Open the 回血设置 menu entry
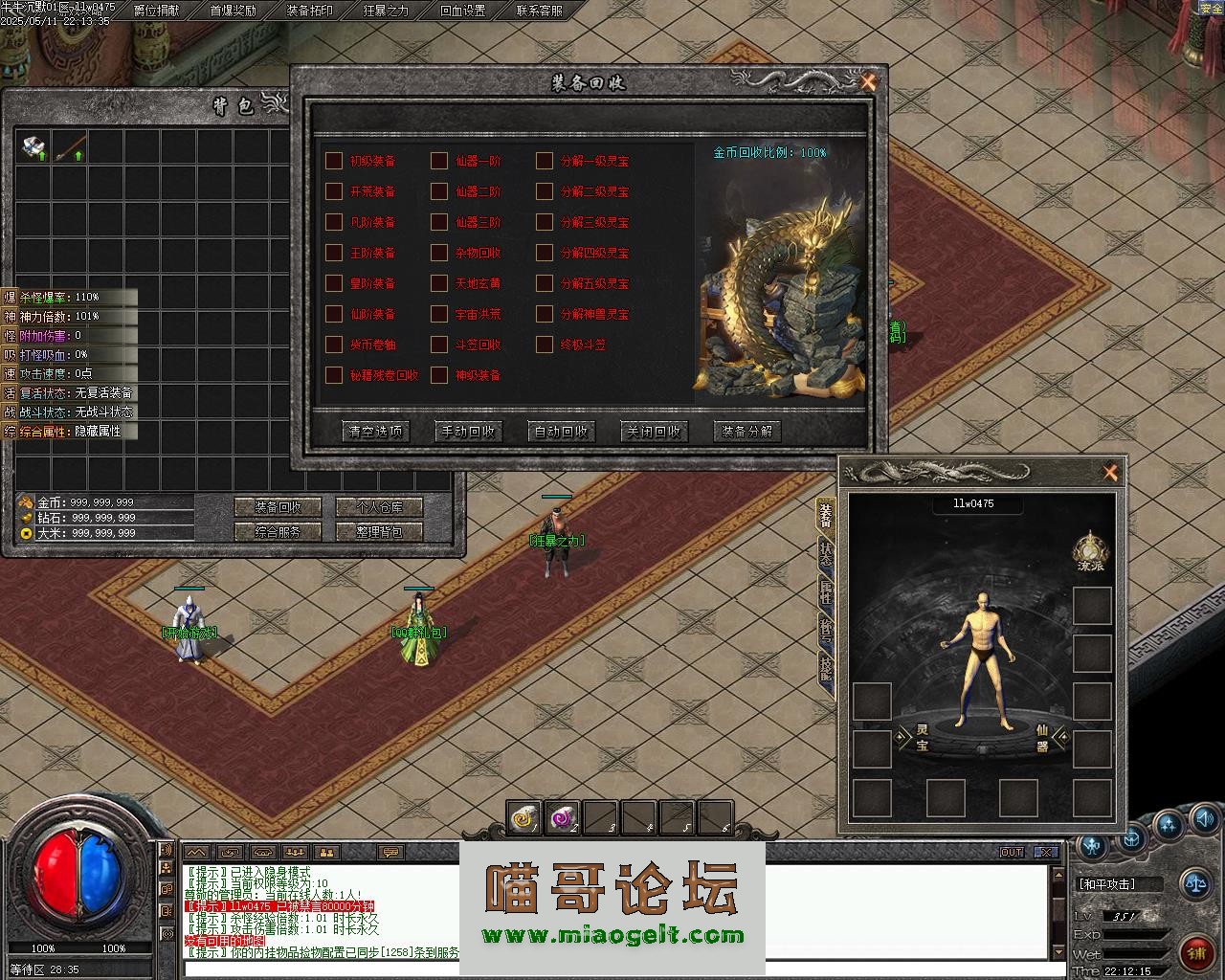1225x980 pixels. (462, 11)
